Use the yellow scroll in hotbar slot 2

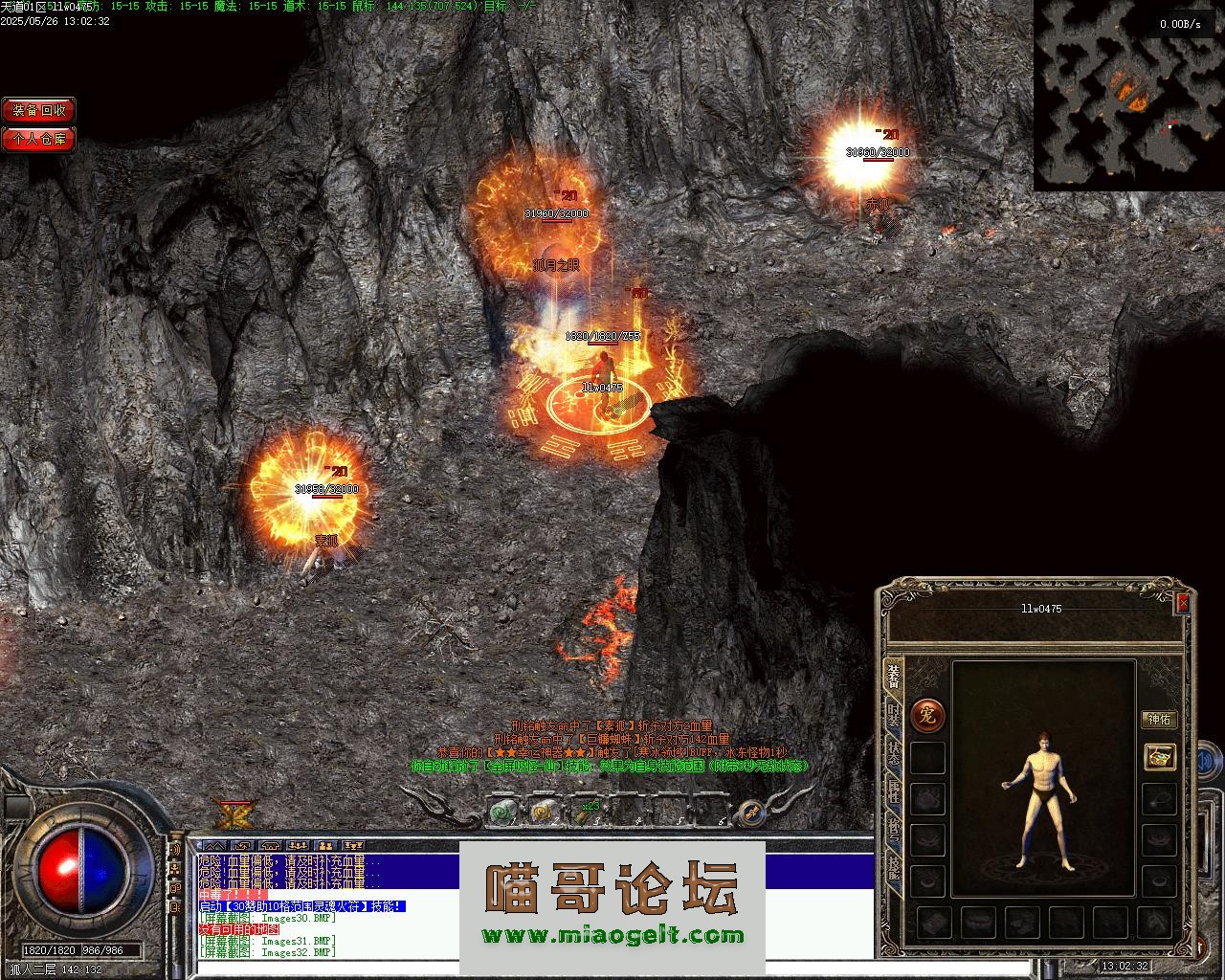(x=543, y=813)
